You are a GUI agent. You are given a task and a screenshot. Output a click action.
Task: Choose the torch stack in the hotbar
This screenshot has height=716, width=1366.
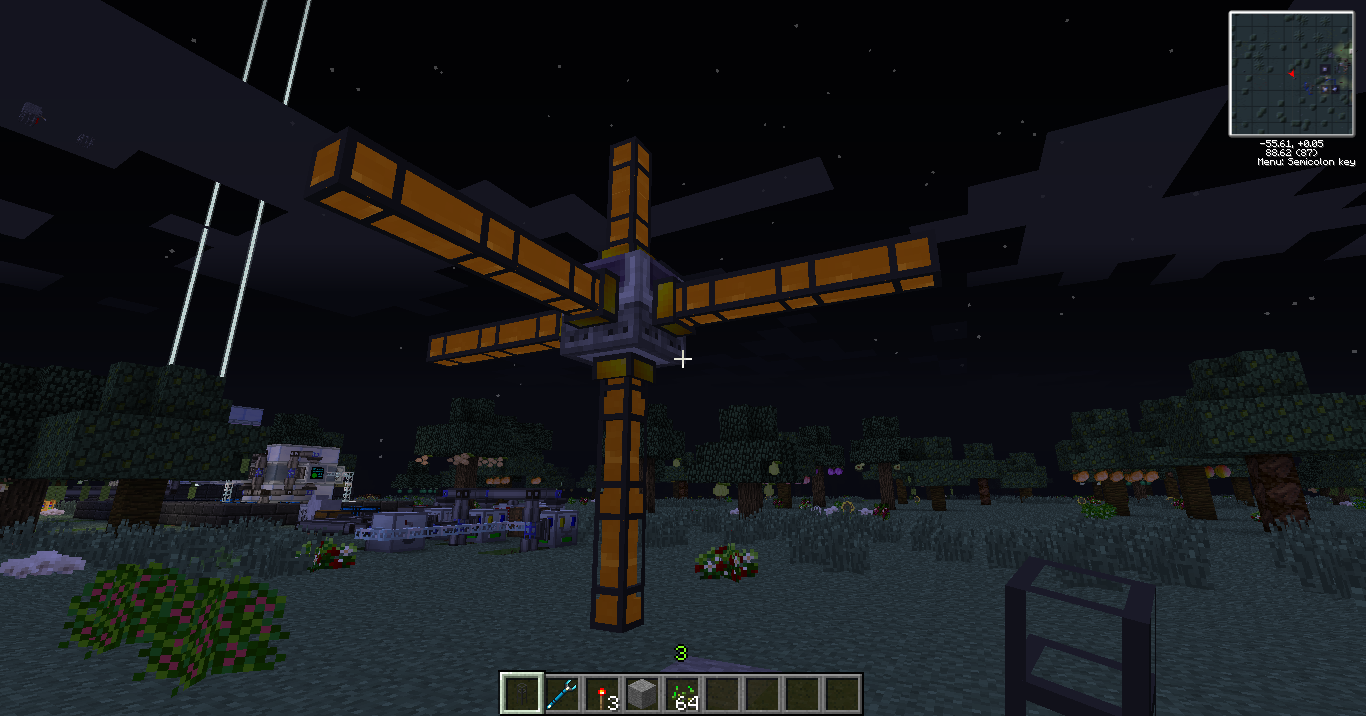pyautogui.click(x=601, y=693)
